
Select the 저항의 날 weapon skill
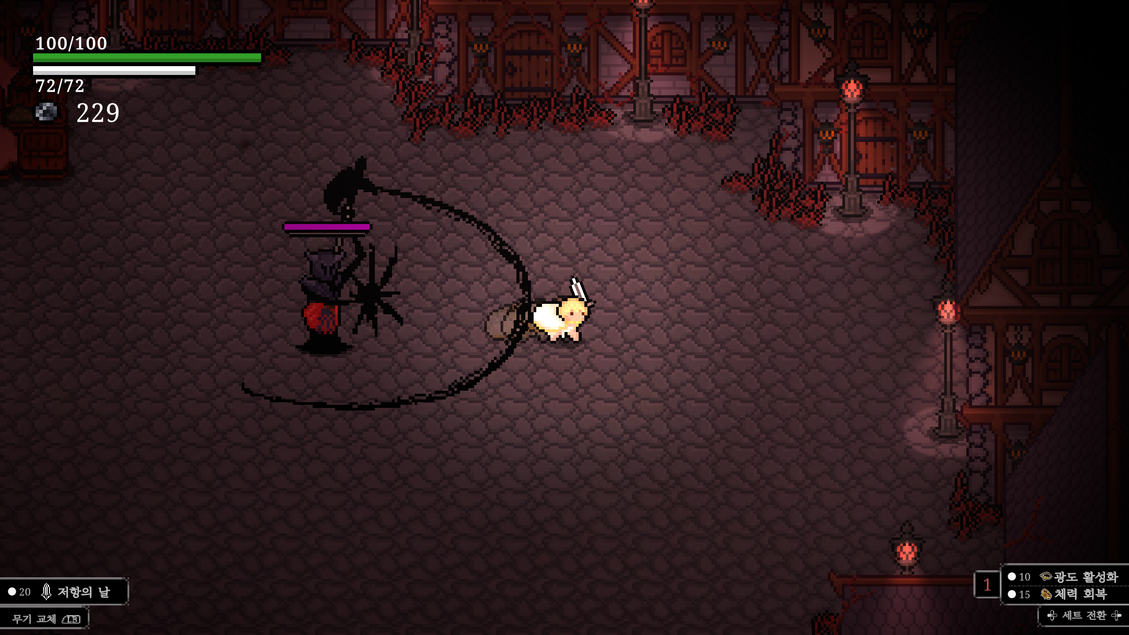click(72, 592)
